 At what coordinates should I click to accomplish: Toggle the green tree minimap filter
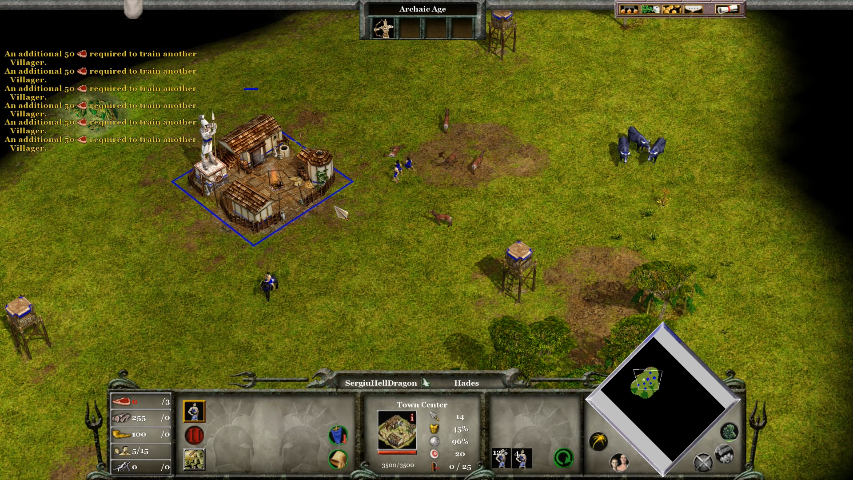[730, 431]
